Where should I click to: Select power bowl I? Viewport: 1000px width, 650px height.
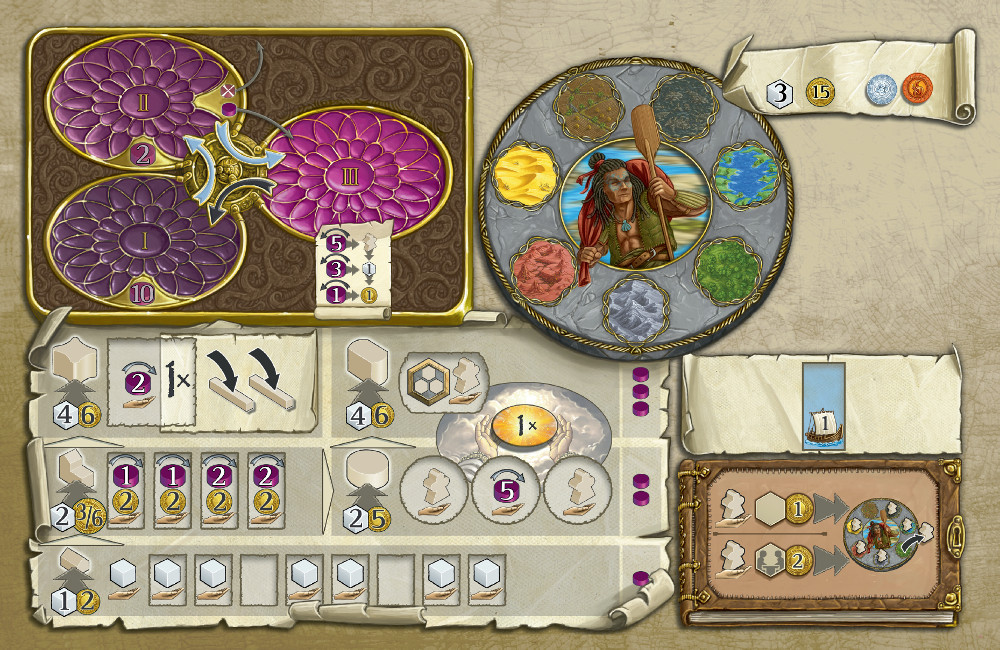[131, 242]
